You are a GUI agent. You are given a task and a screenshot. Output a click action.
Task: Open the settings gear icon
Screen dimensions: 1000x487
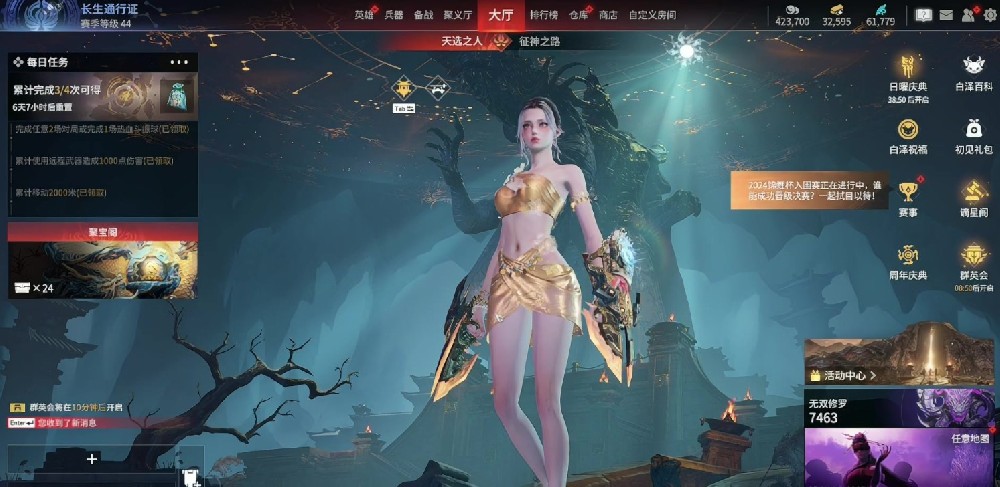pyautogui.click(x=990, y=15)
